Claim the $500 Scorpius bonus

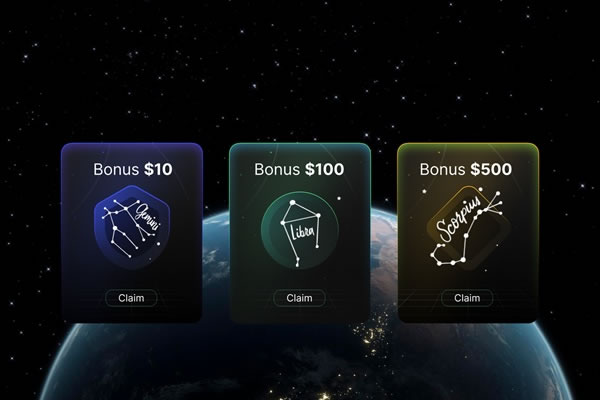[467, 297]
